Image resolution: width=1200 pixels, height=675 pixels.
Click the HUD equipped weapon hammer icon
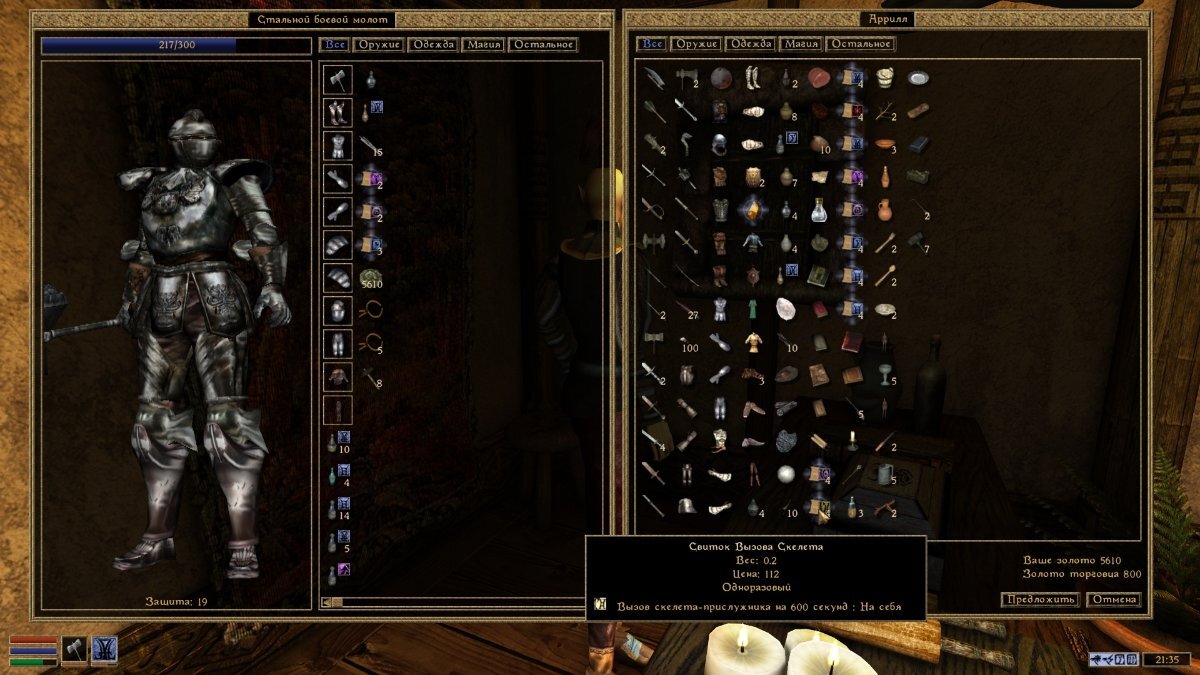coord(76,650)
